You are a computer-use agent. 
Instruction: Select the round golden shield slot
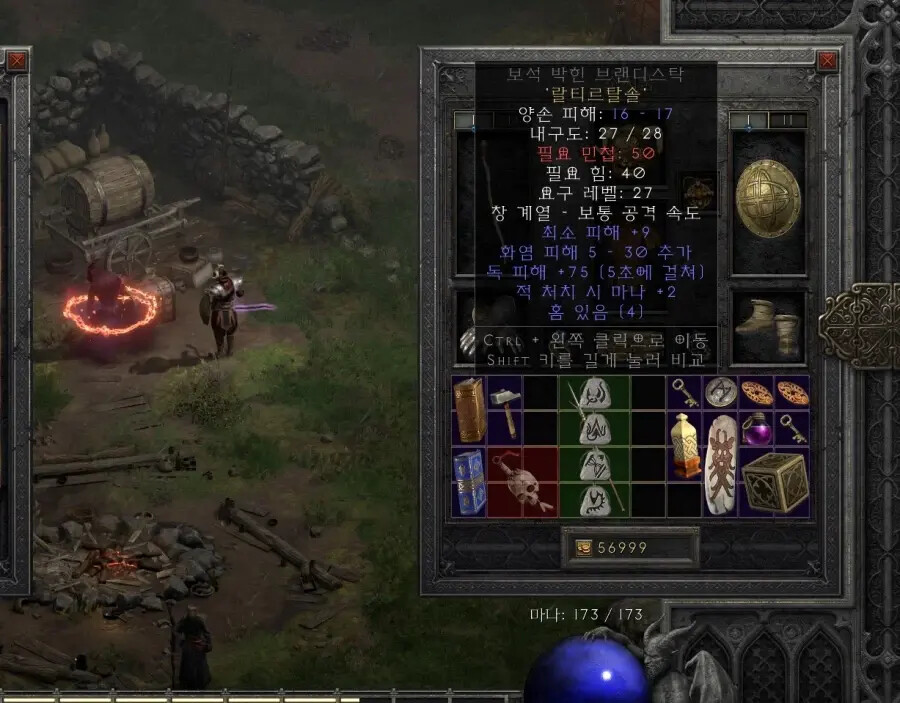[x=768, y=203]
